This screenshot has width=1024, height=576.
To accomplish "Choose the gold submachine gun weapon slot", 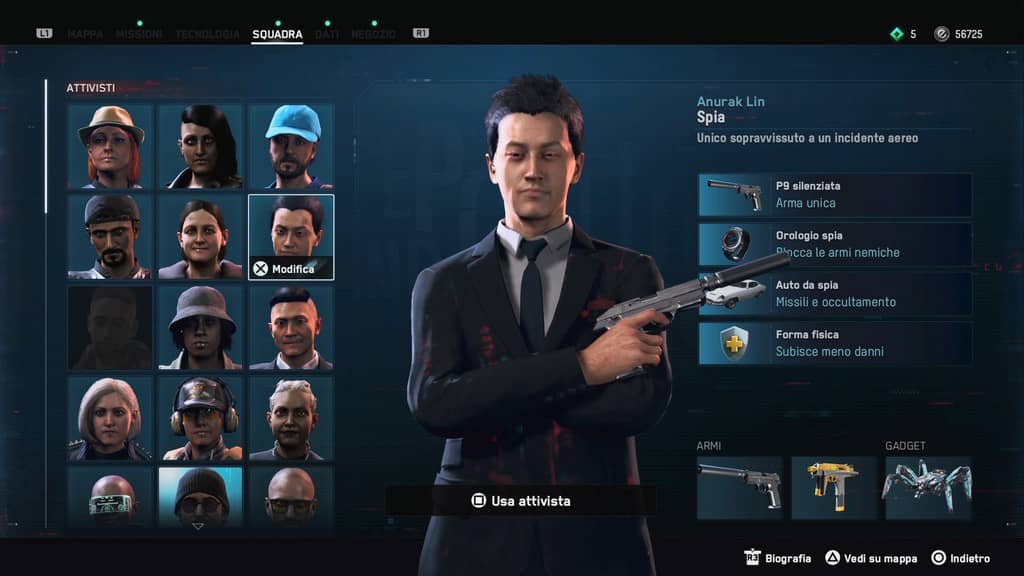I will [833, 488].
